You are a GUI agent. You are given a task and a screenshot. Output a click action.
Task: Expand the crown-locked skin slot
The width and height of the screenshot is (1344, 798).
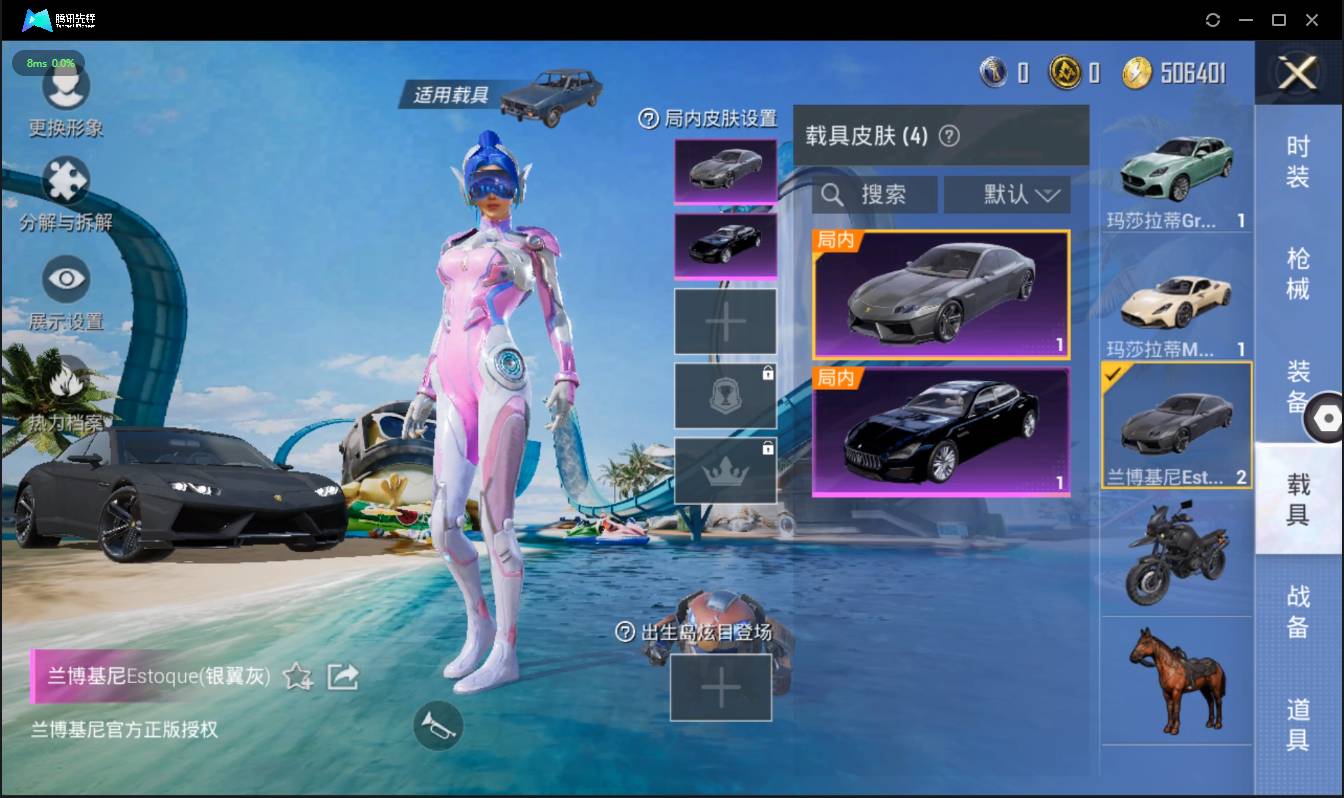[x=725, y=468]
